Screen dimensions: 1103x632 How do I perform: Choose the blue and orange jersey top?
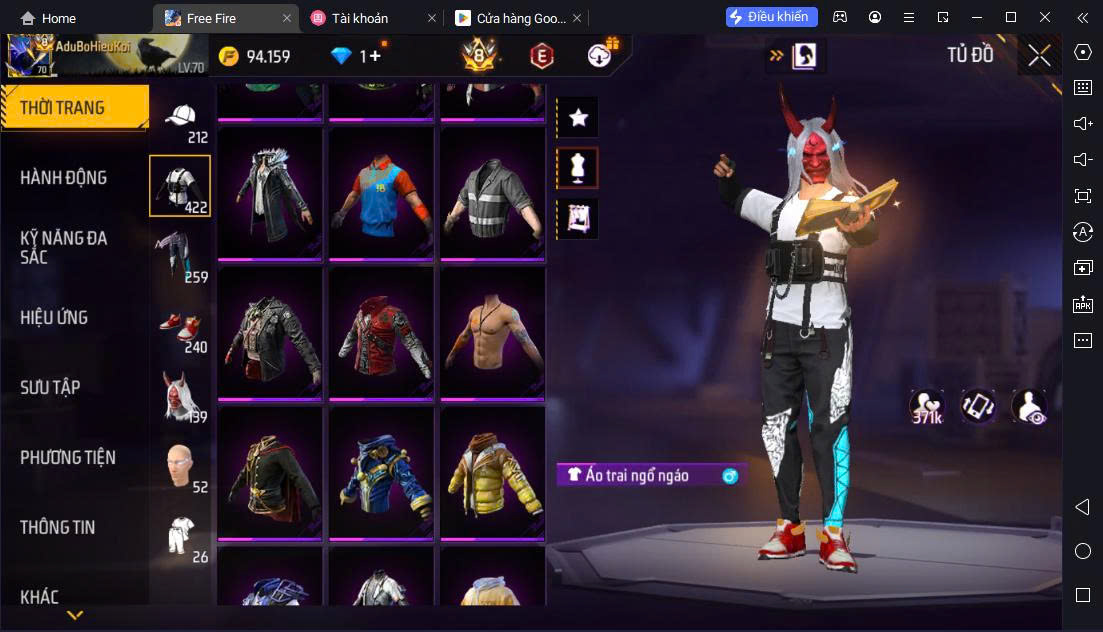click(381, 194)
